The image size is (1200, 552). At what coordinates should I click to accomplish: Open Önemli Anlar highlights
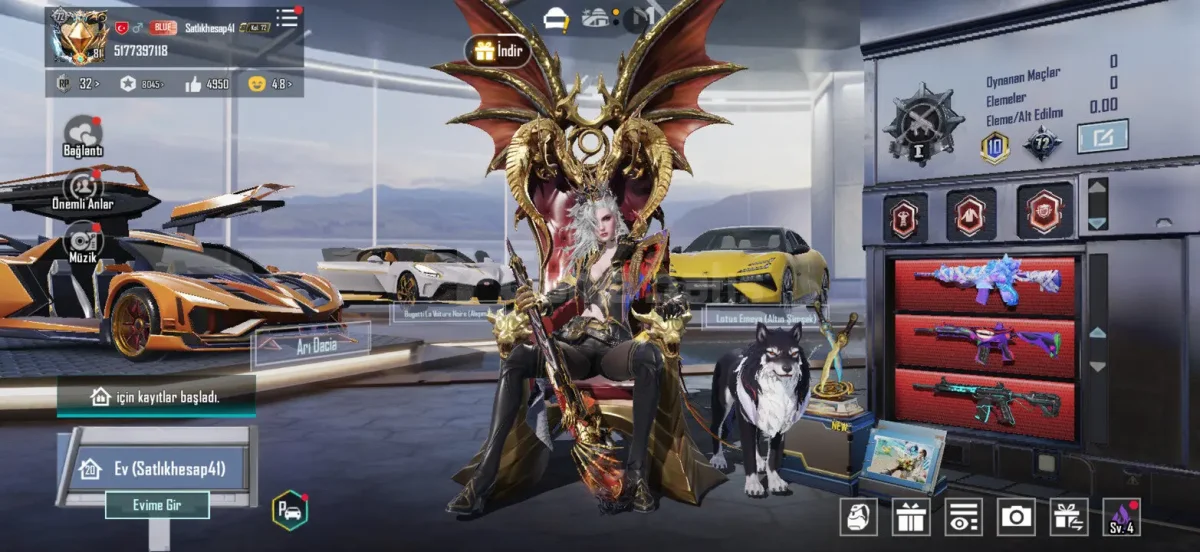pos(83,188)
